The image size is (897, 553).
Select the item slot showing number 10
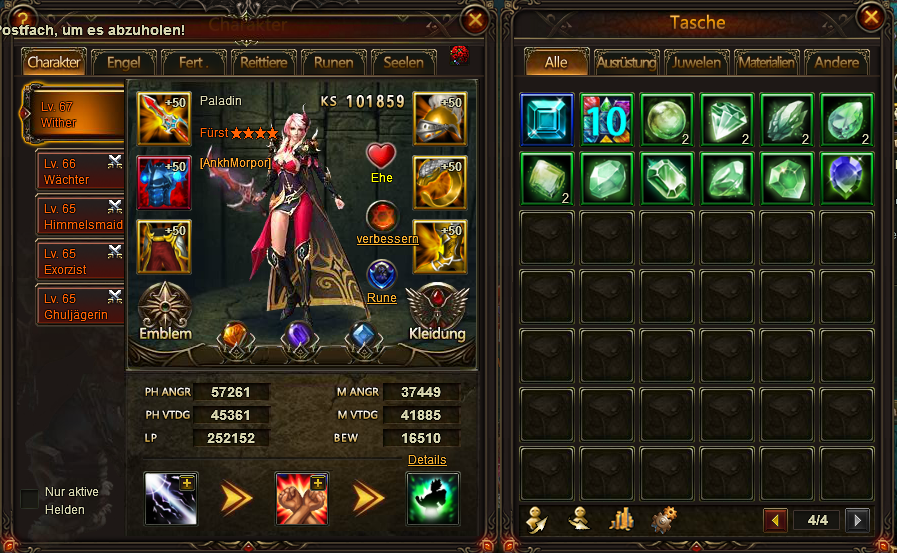pyautogui.click(x=607, y=120)
